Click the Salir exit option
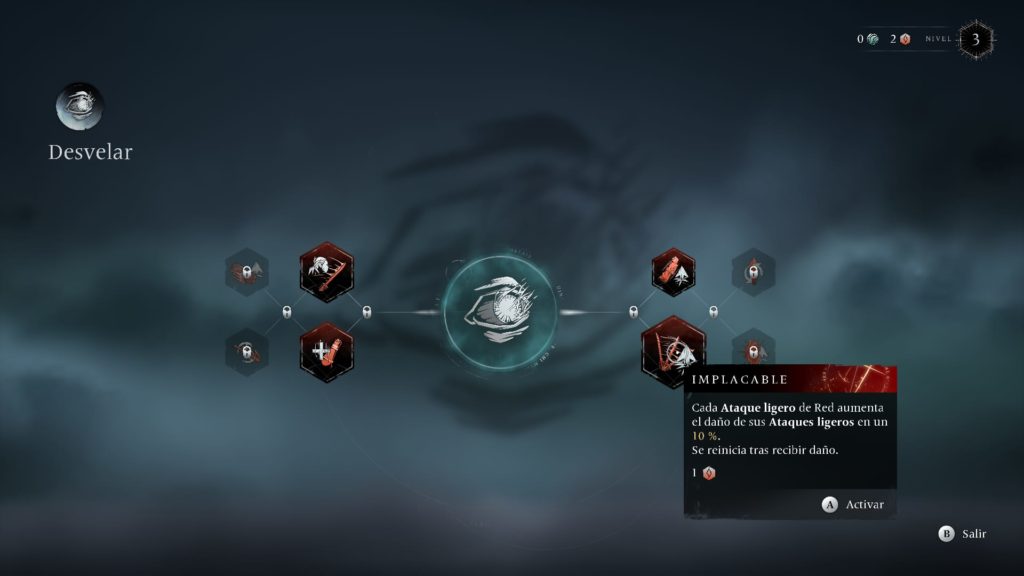The height and width of the screenshot is (576, 1024). tap(962, 534)
